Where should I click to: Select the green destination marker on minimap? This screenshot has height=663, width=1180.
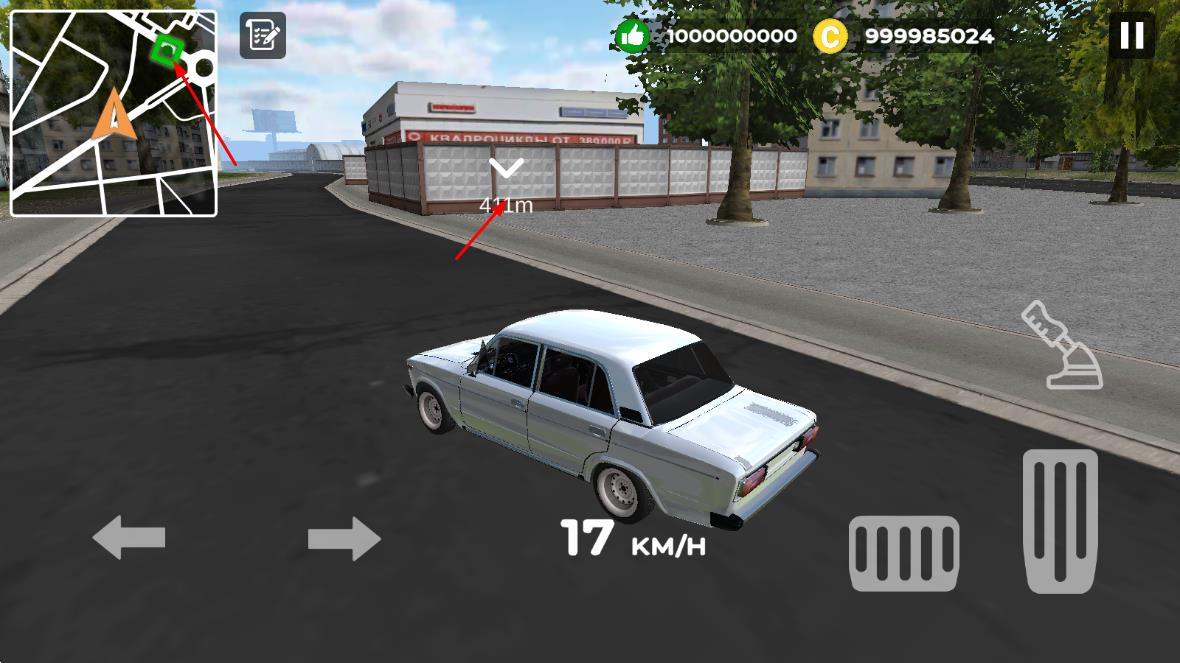[166, 49]
